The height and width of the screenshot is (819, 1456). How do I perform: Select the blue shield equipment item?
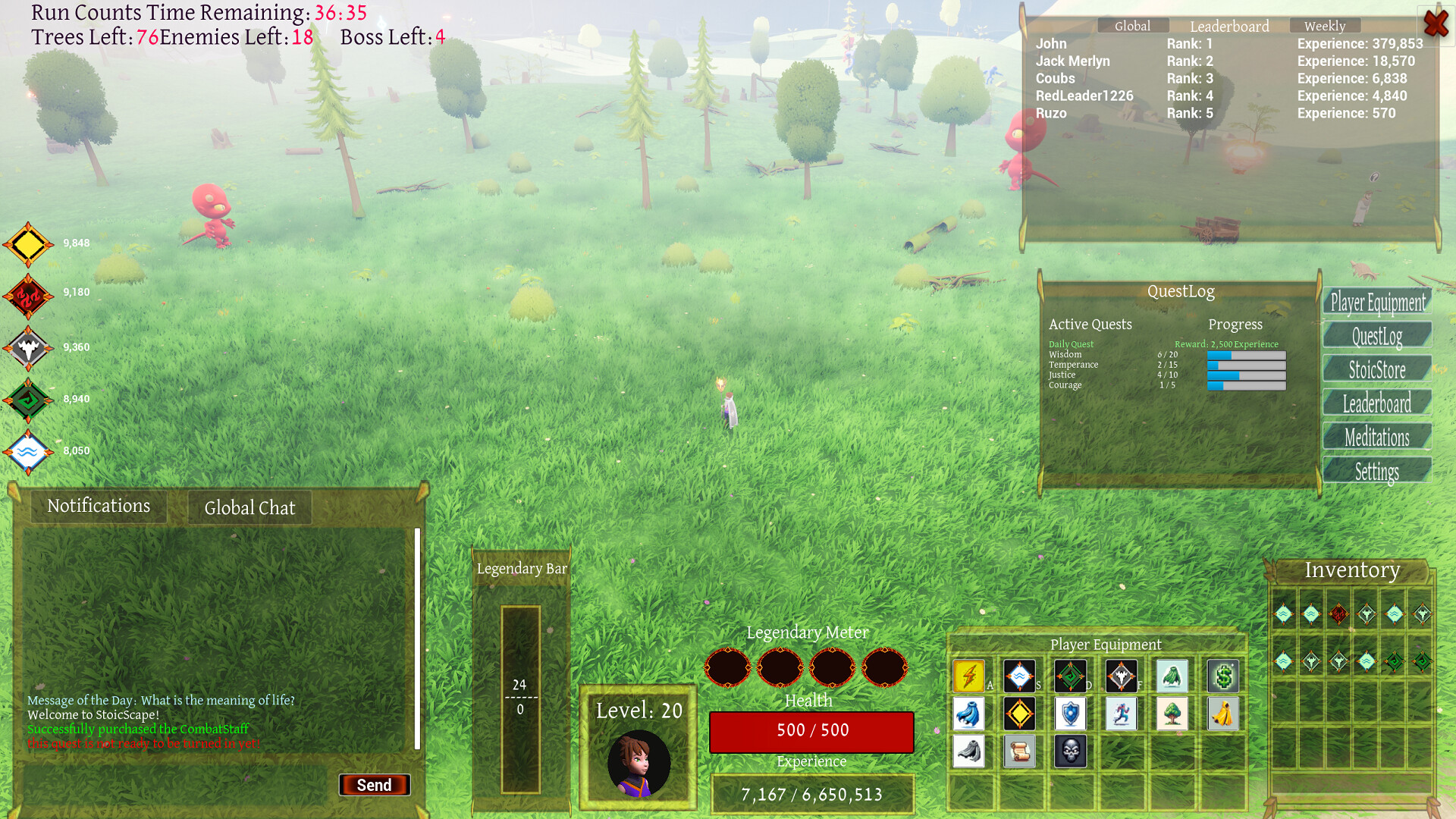[1070, 714]
